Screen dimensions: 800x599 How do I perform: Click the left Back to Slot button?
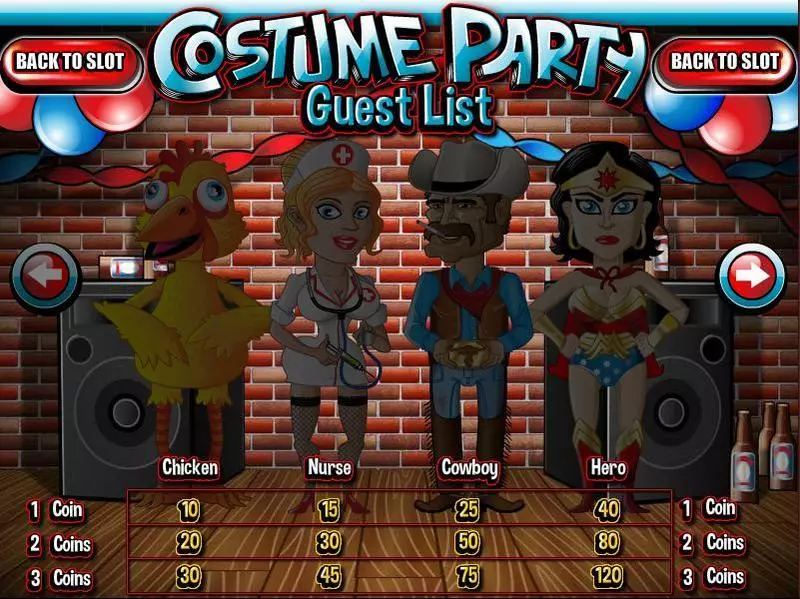(69, 61)
